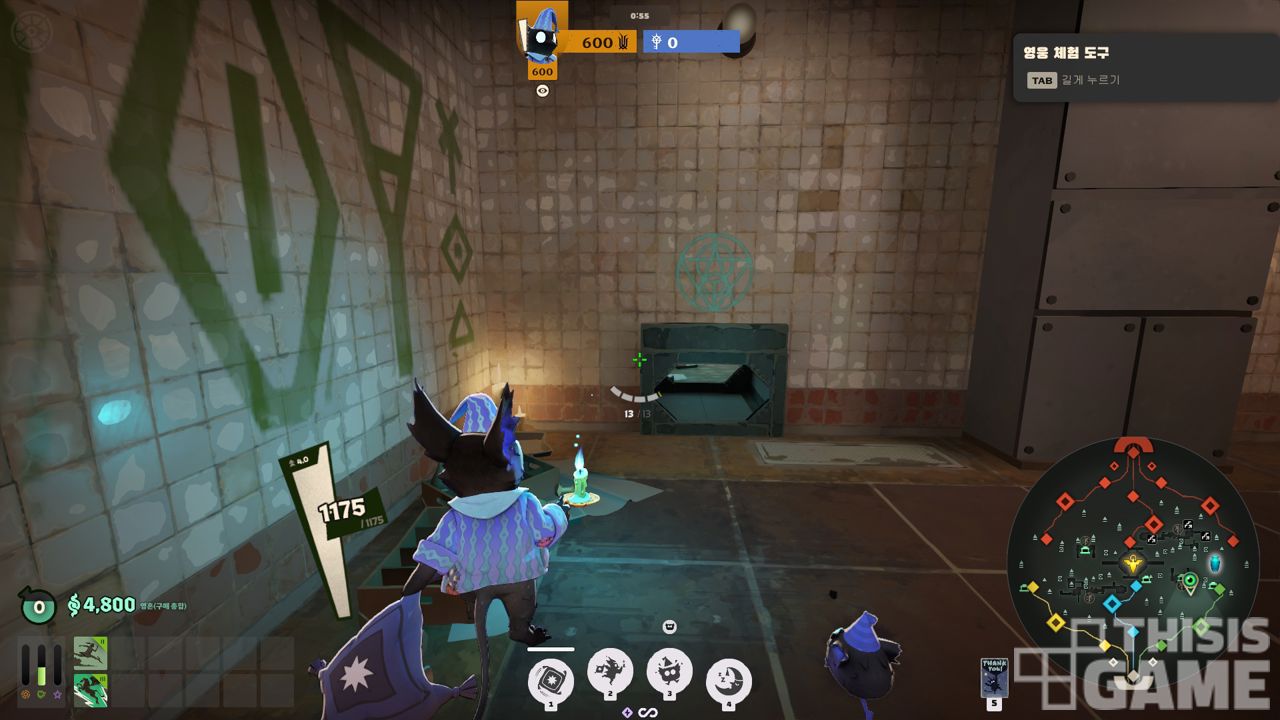1280x720 pixels.
Task: Open the souls shop from the 4,800 currency display
Action: [101, 605]
